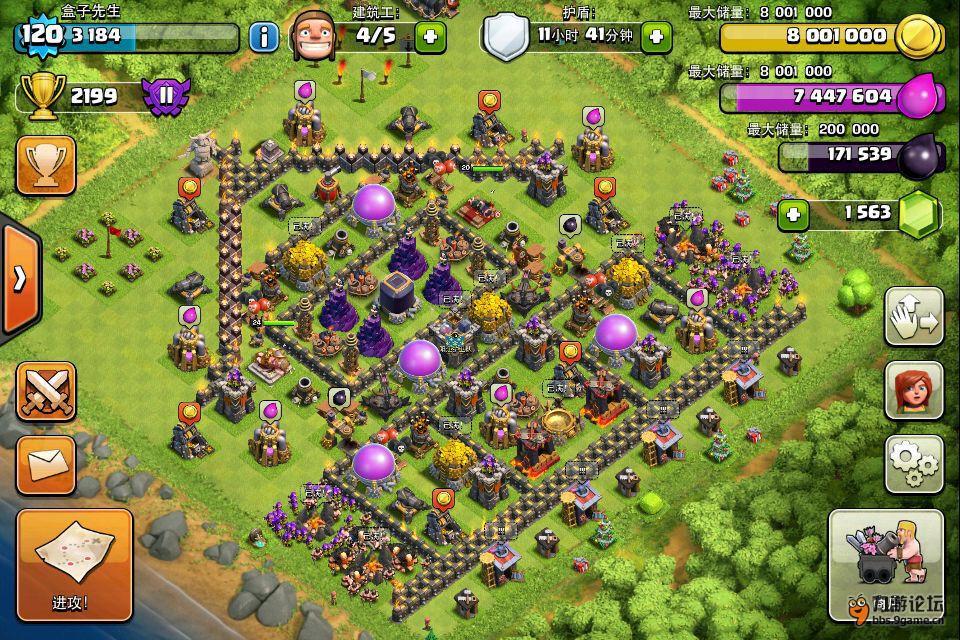
Task: Expand the side panel arrow tab
Action: pyautogui.click(x=18, y=279)
